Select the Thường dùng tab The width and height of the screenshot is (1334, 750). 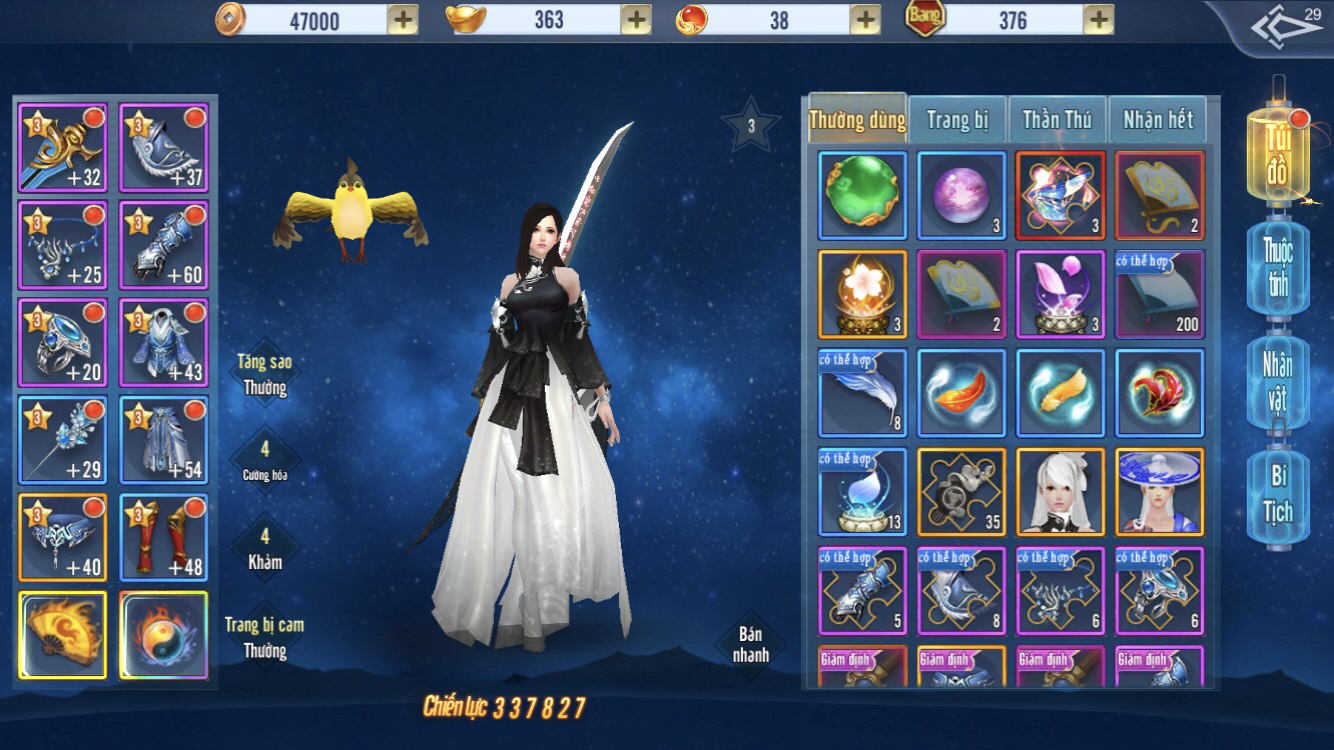[857, 120]
